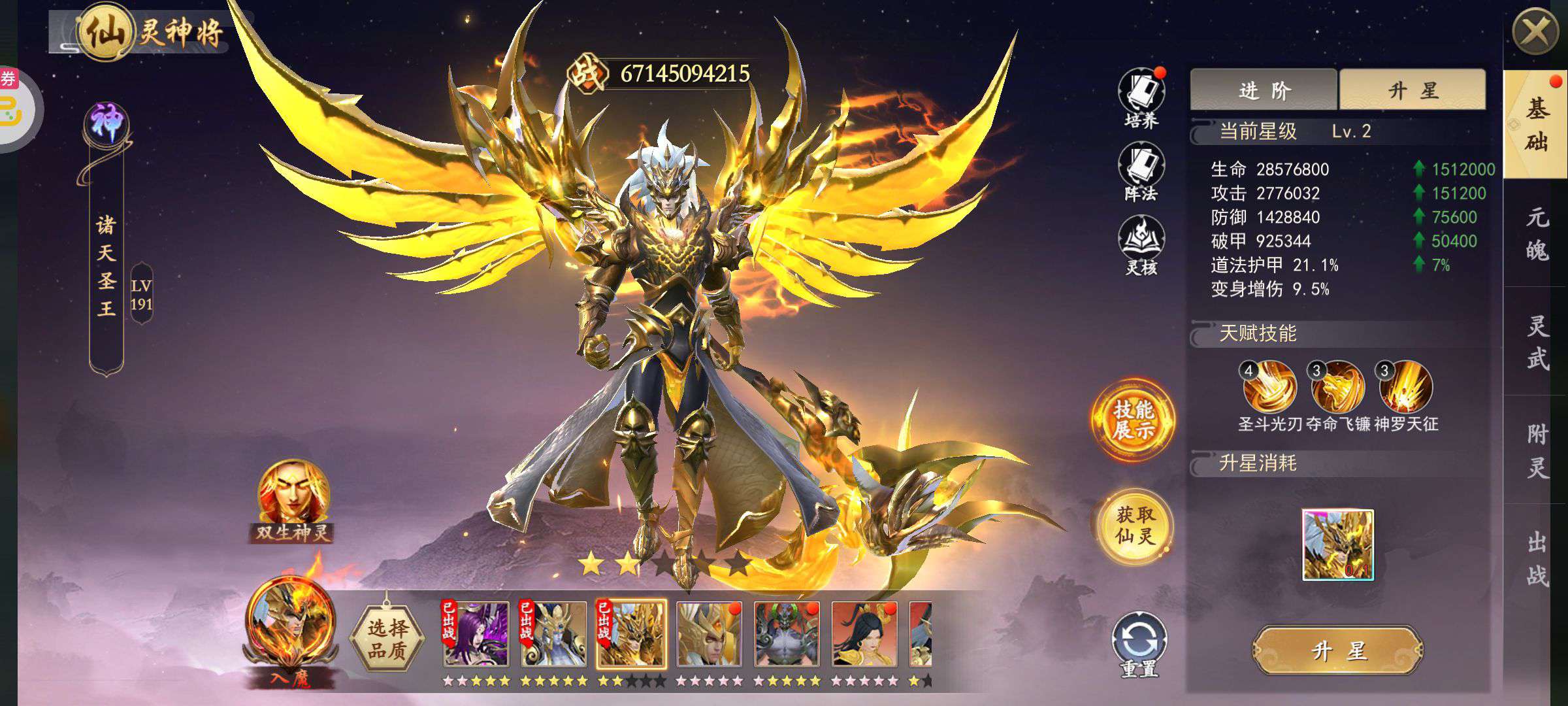The height and width of the screenshot is (706, 1568).
Task: Switch to the 元魄 side tab
Action: [1537, 233]
